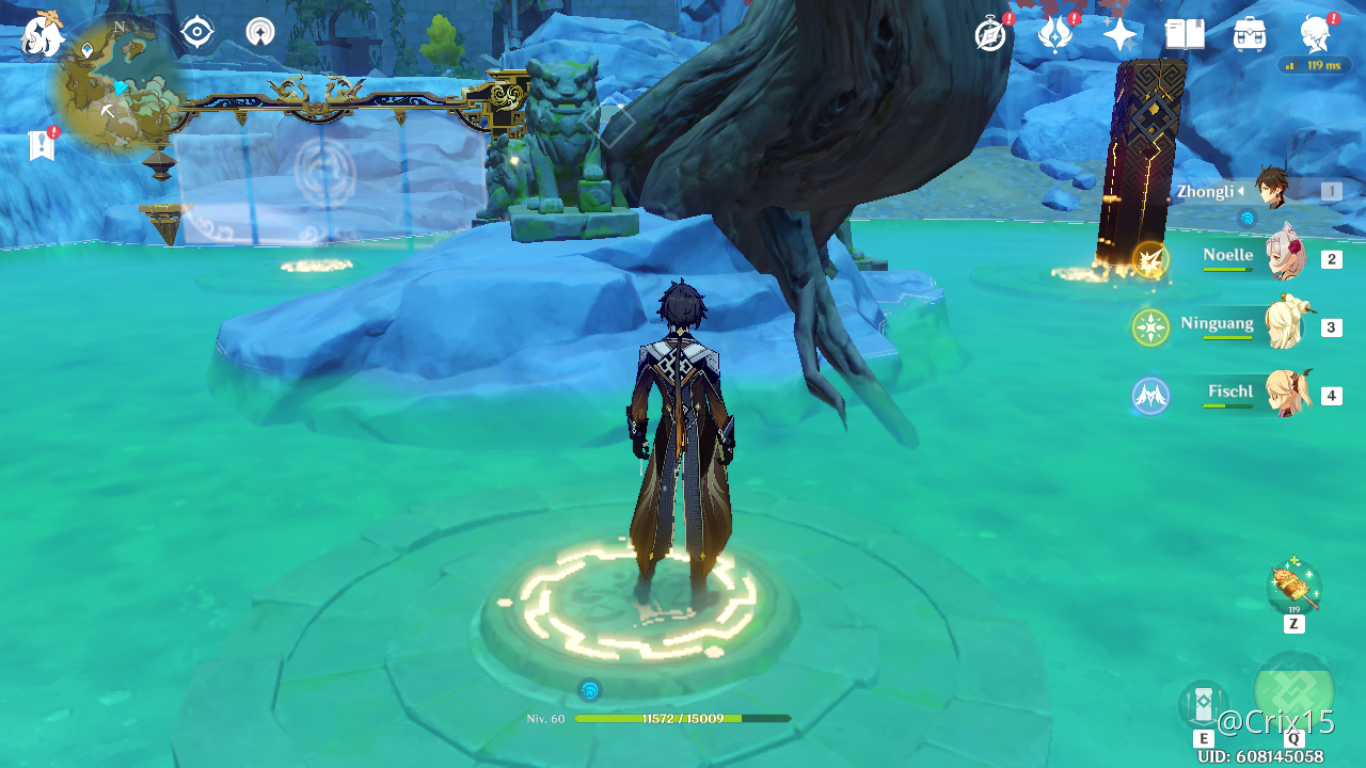Use the food skewer quick-item

1294,589
